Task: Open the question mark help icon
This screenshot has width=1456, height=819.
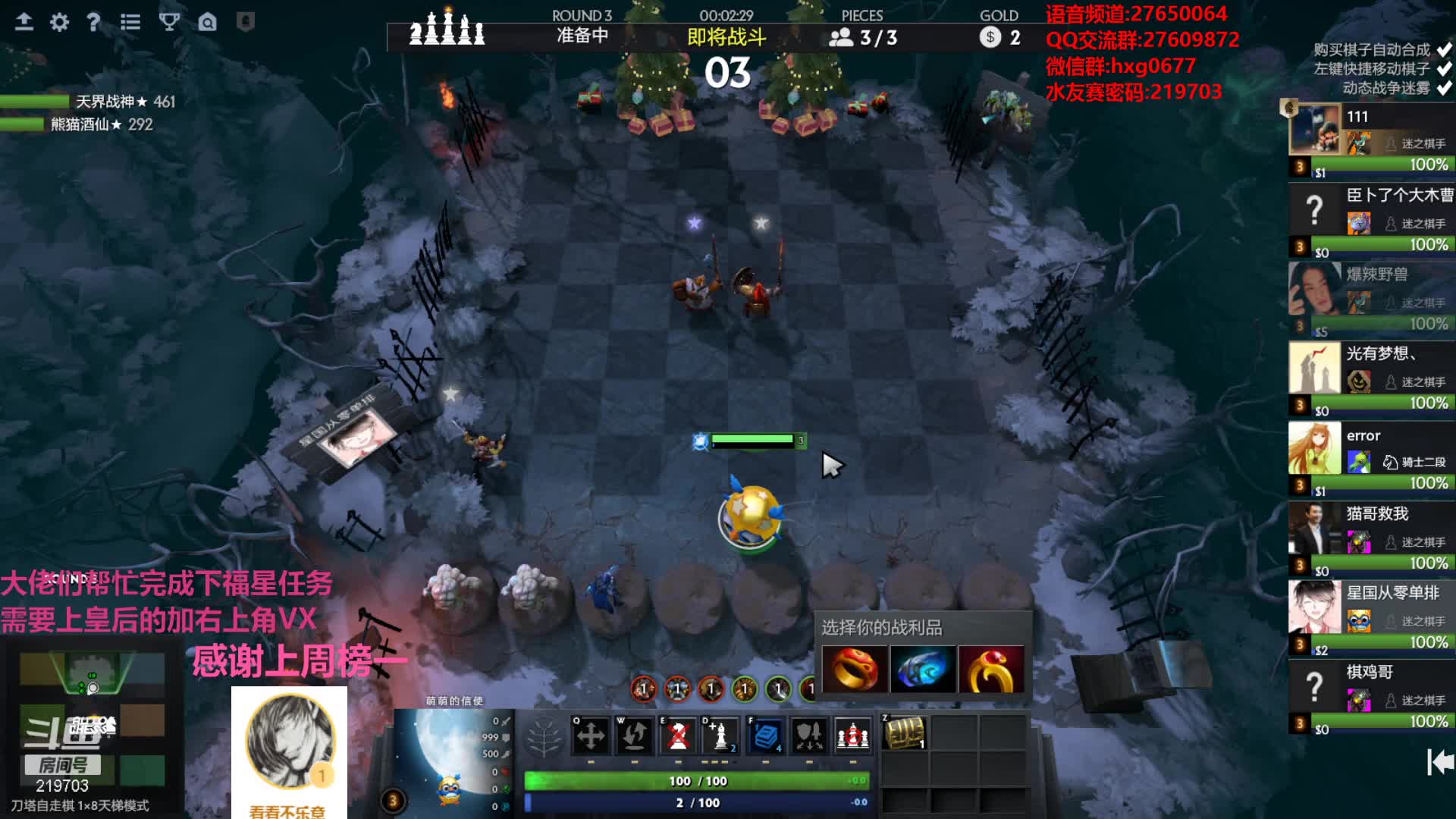Action: 93,22
